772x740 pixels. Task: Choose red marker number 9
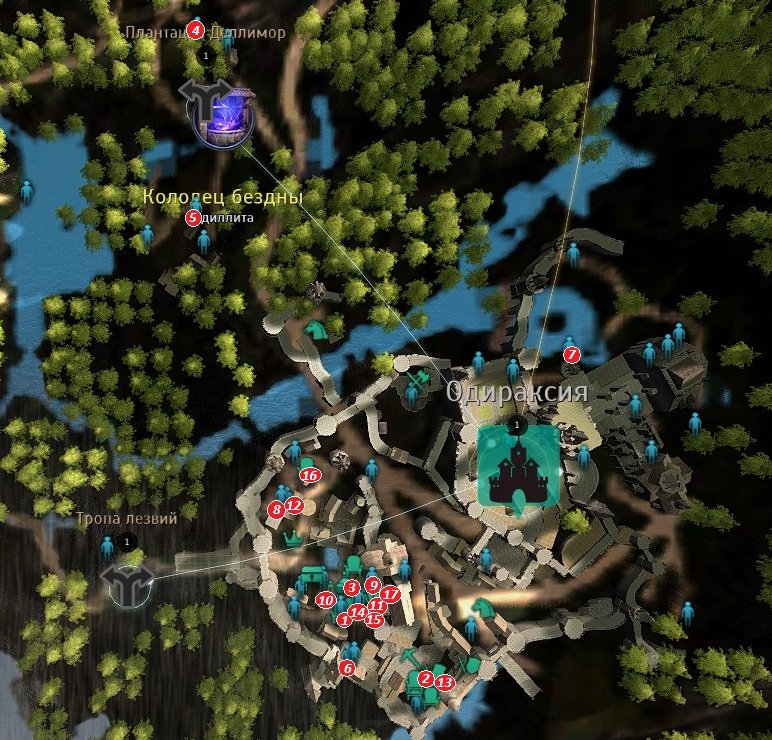372,585
